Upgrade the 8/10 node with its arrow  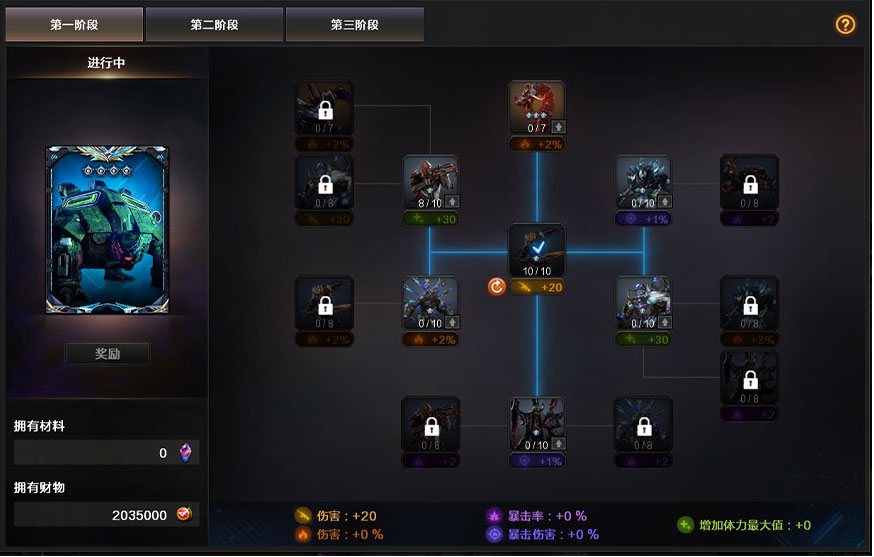tap(450, 201)
